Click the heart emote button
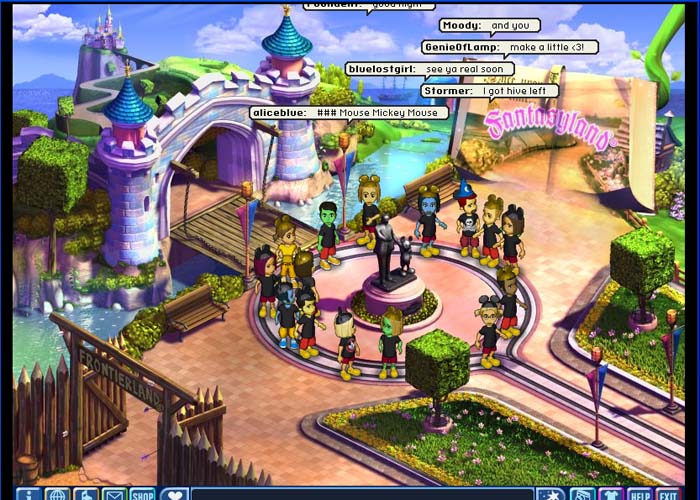The image size is (700, 500). [x=174, y=494]
